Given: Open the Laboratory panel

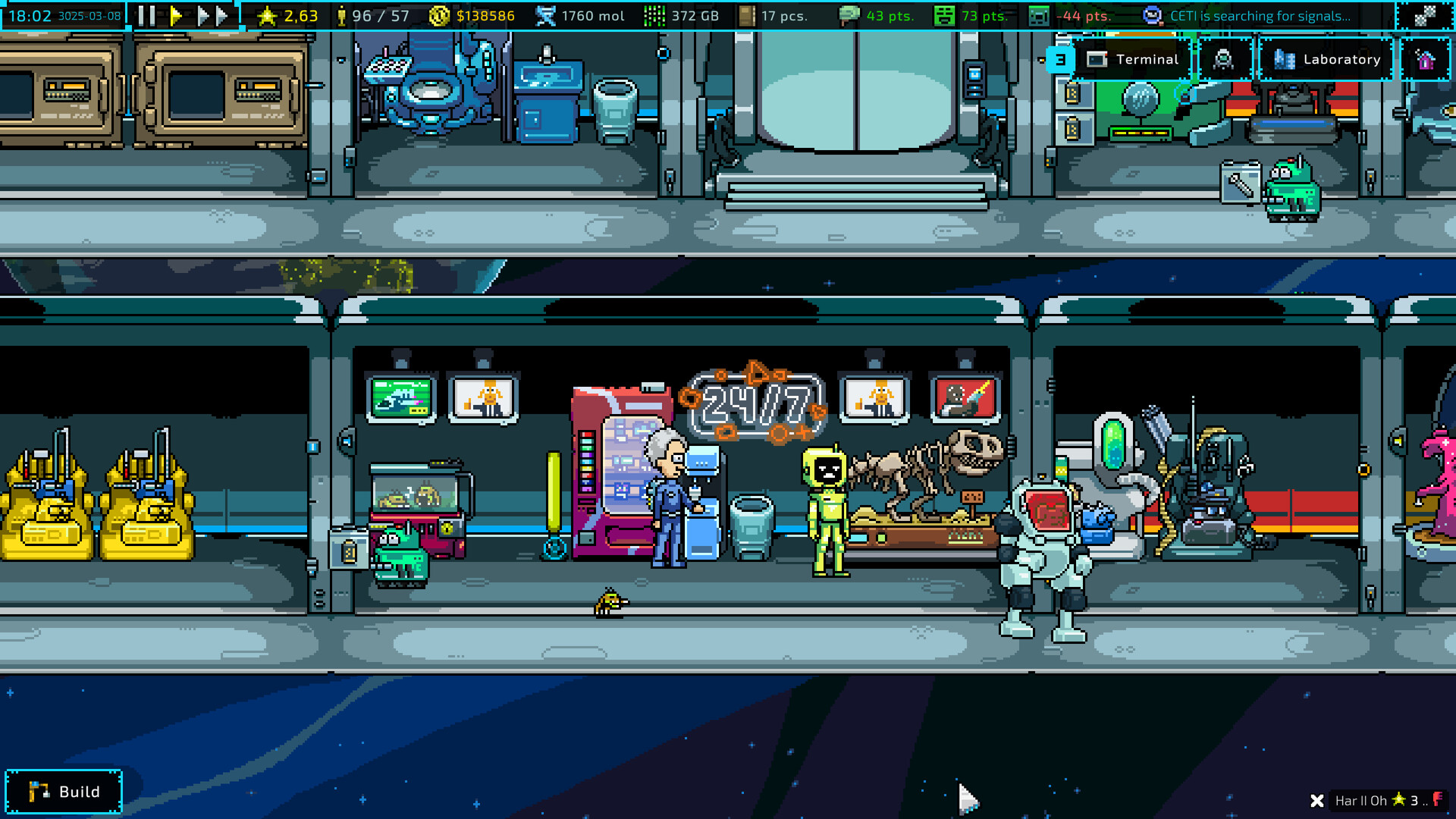Looking at the screenshot, I should pos(1326,59).
